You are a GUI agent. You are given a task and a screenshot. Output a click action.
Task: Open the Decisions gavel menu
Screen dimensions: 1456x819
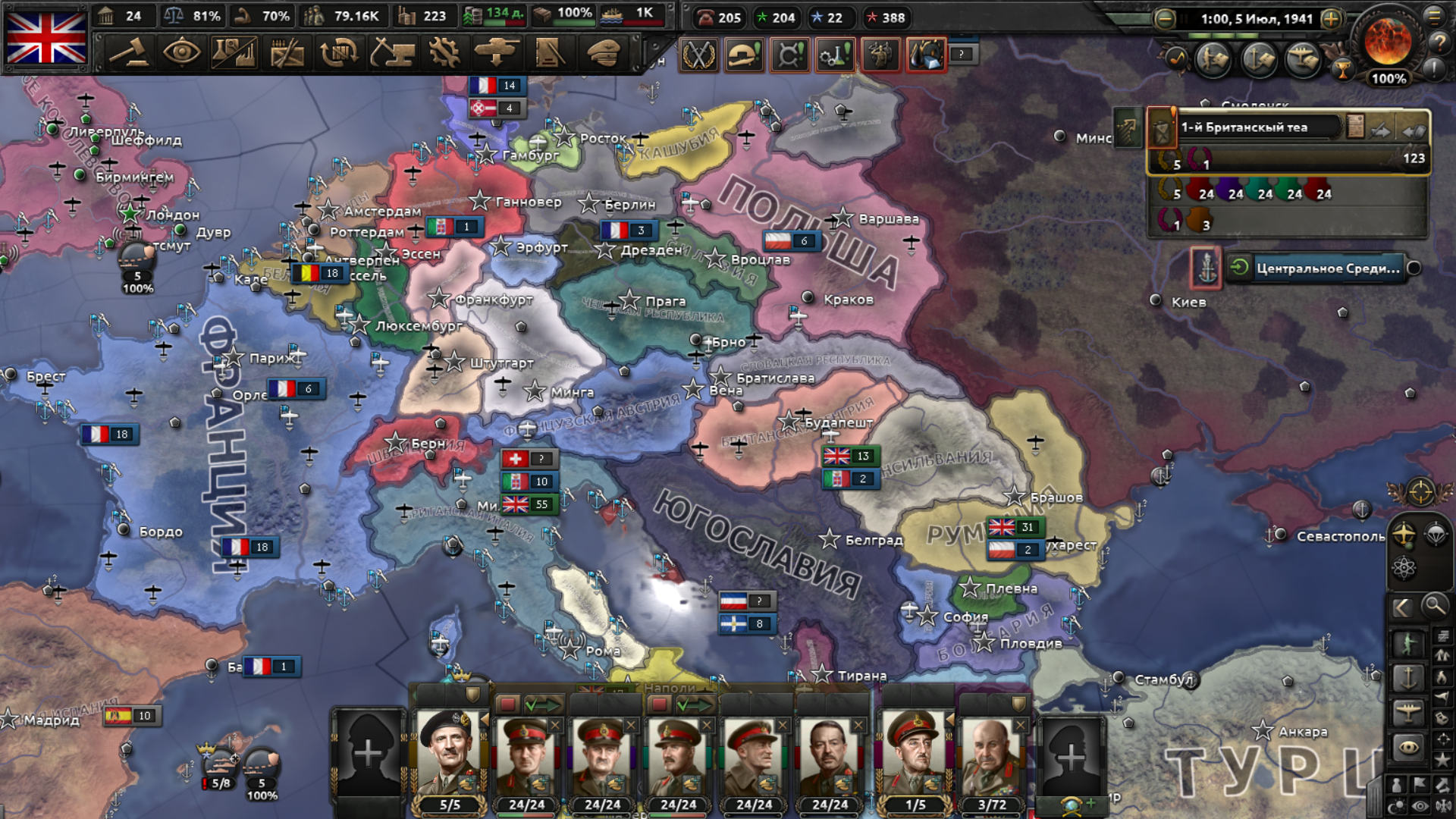[129, 52]
